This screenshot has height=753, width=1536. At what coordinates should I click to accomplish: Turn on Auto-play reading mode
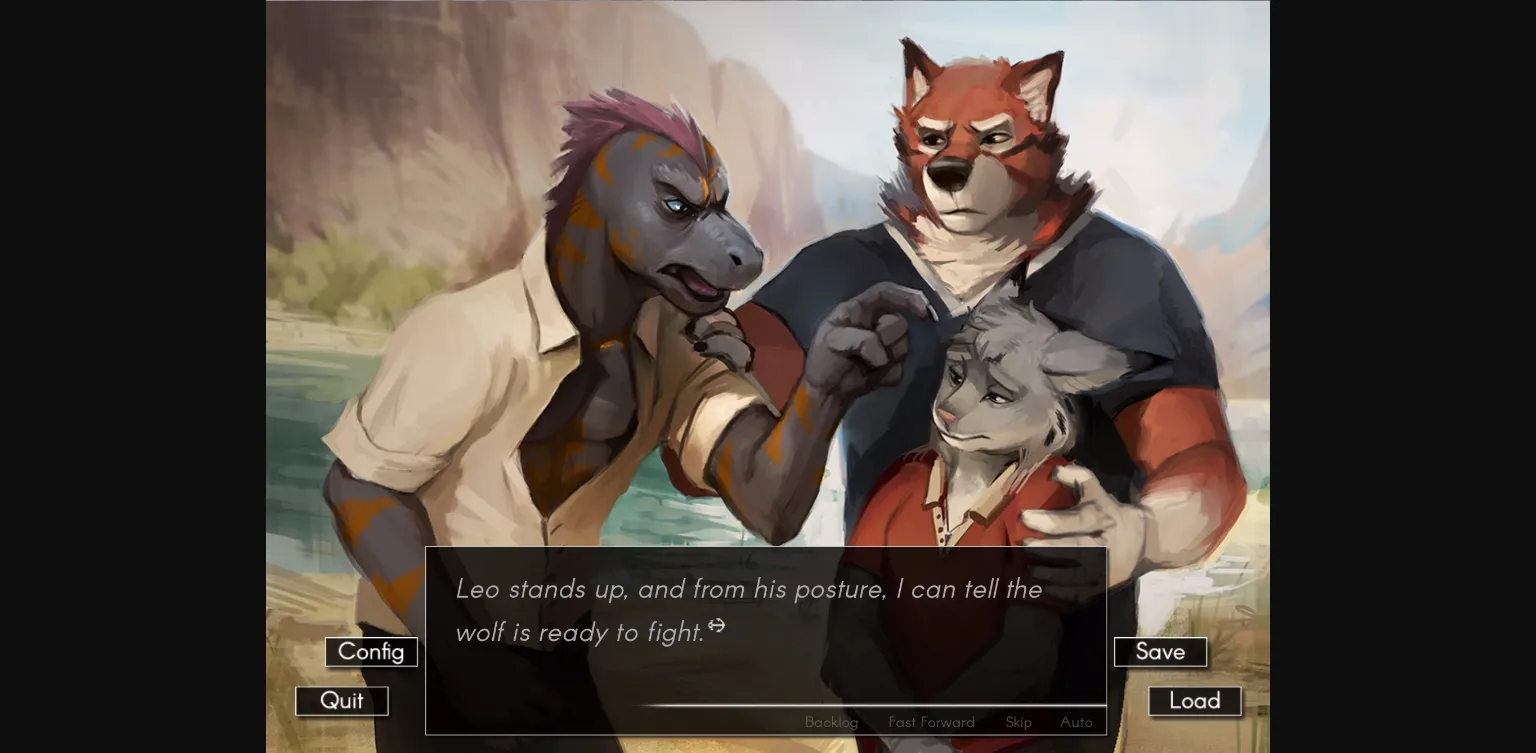(1076, 722)
